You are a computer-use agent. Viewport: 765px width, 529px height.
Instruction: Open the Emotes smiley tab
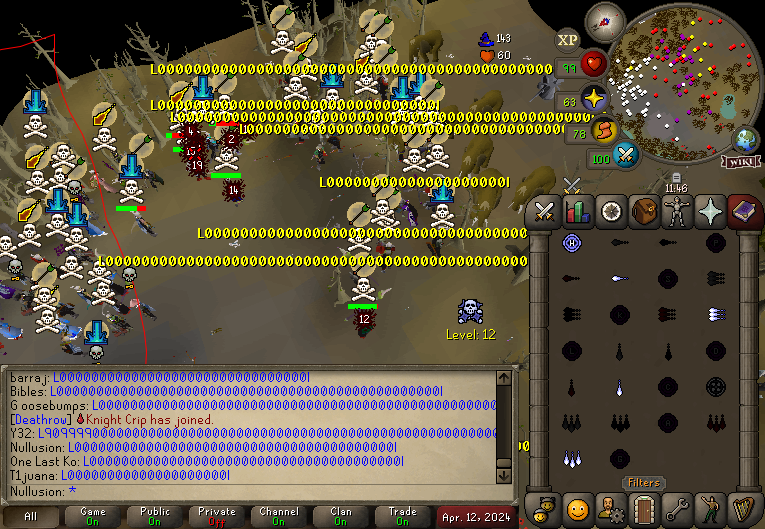(578, 507)
